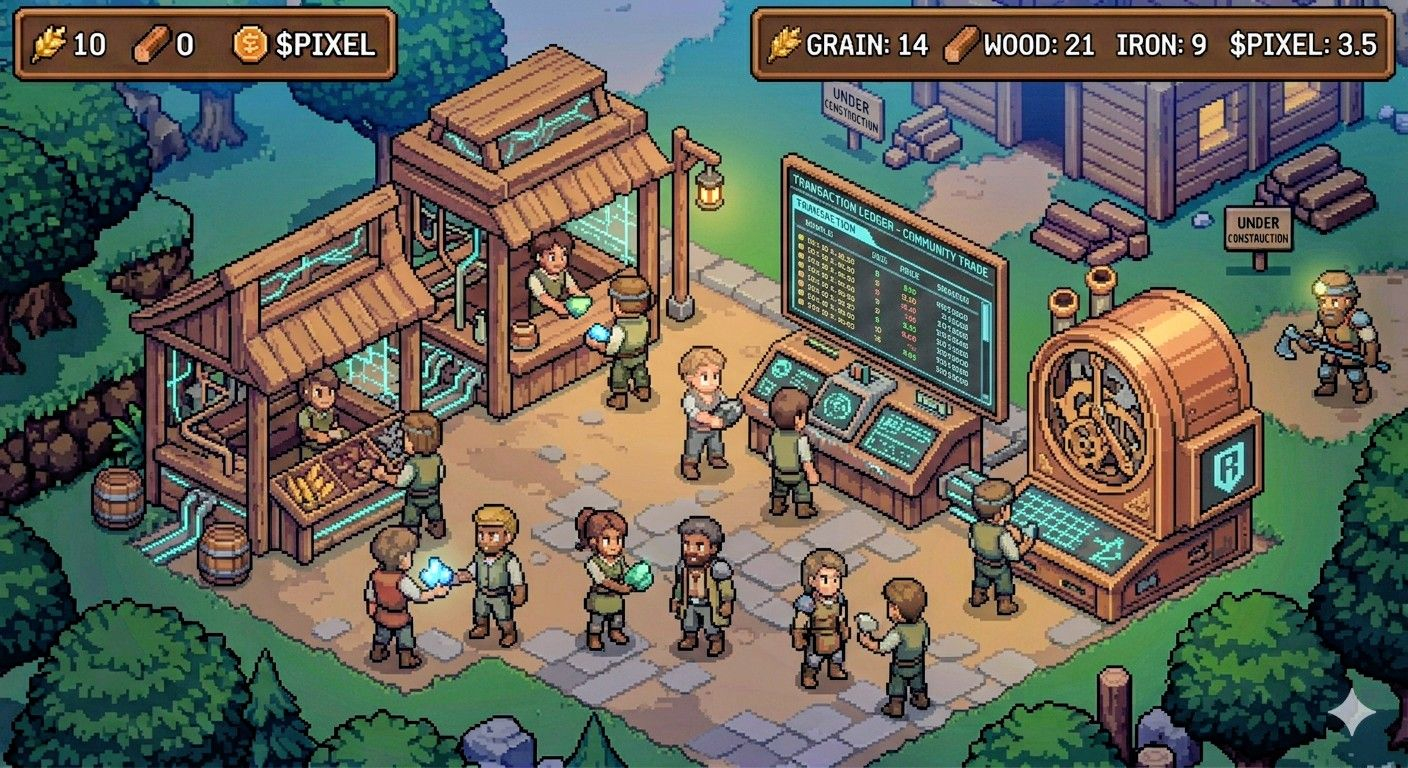
Task: Click the grain icon labeled GRAIN: 14
Action: pos(785,45)
